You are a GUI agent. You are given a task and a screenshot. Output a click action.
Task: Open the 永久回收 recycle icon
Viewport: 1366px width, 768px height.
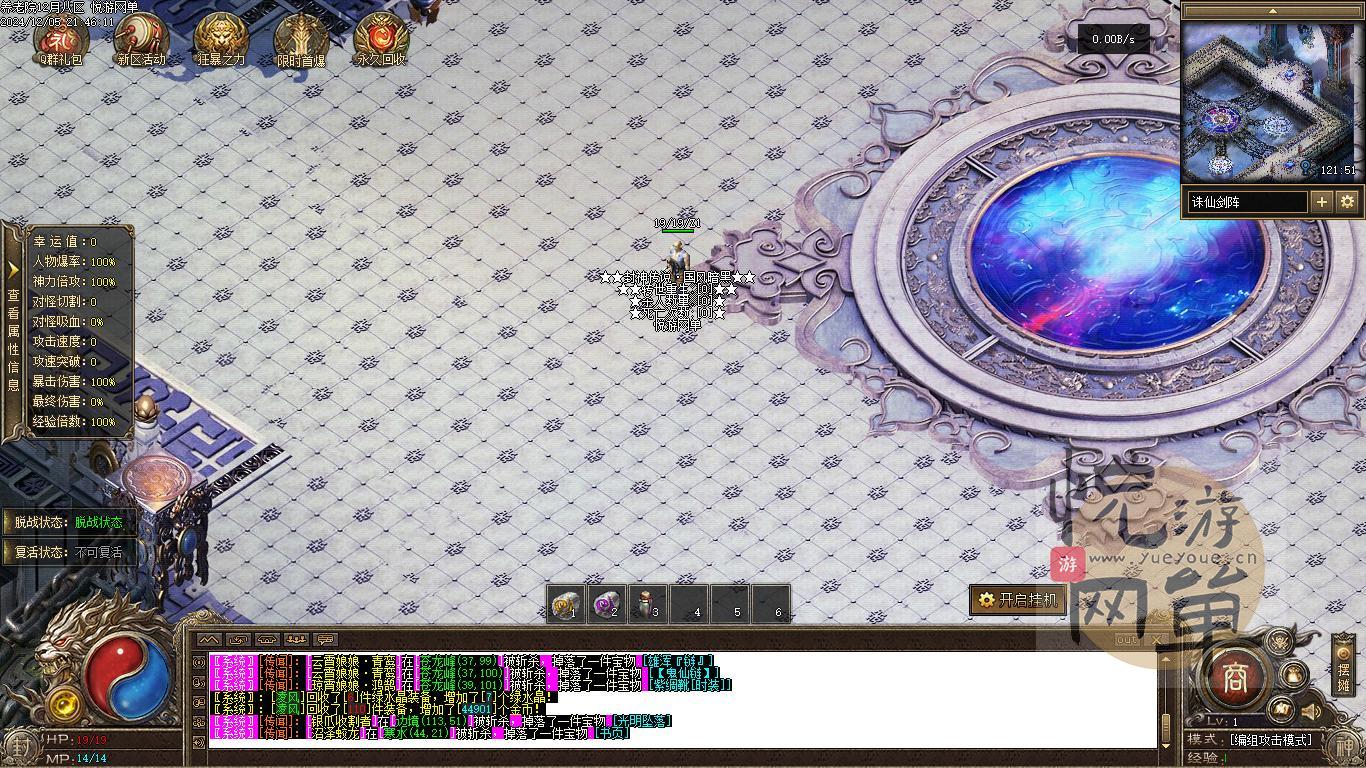click(x=381, y=38)
